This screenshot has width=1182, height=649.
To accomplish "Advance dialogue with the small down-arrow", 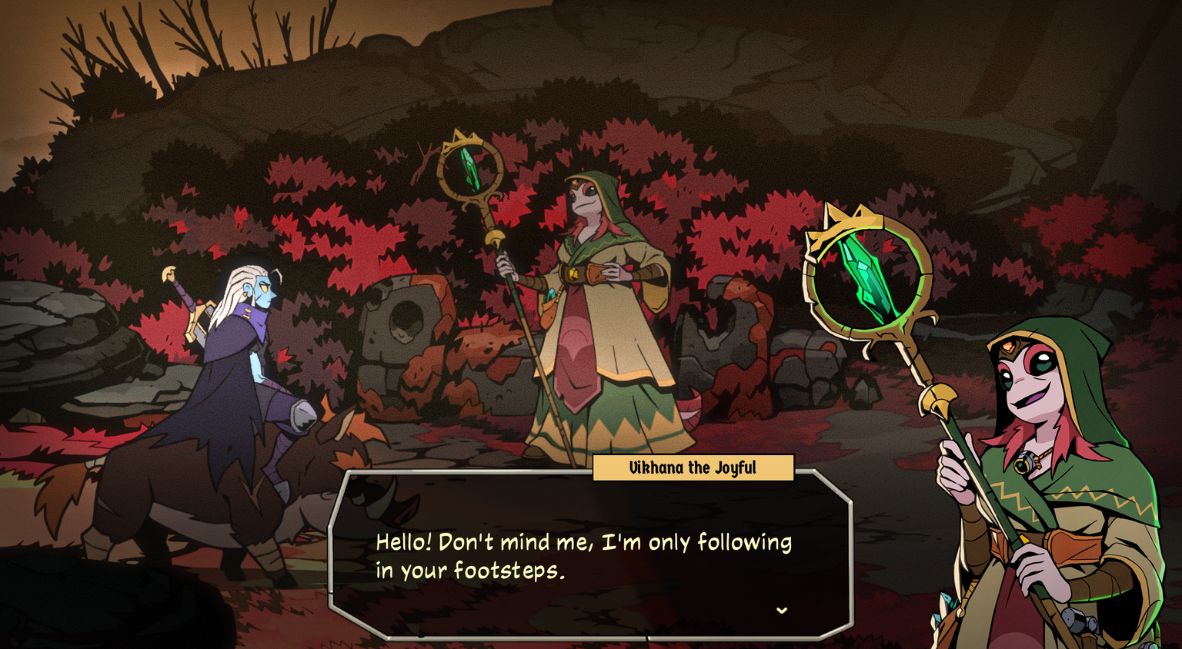I will click(x=781, y=610).
